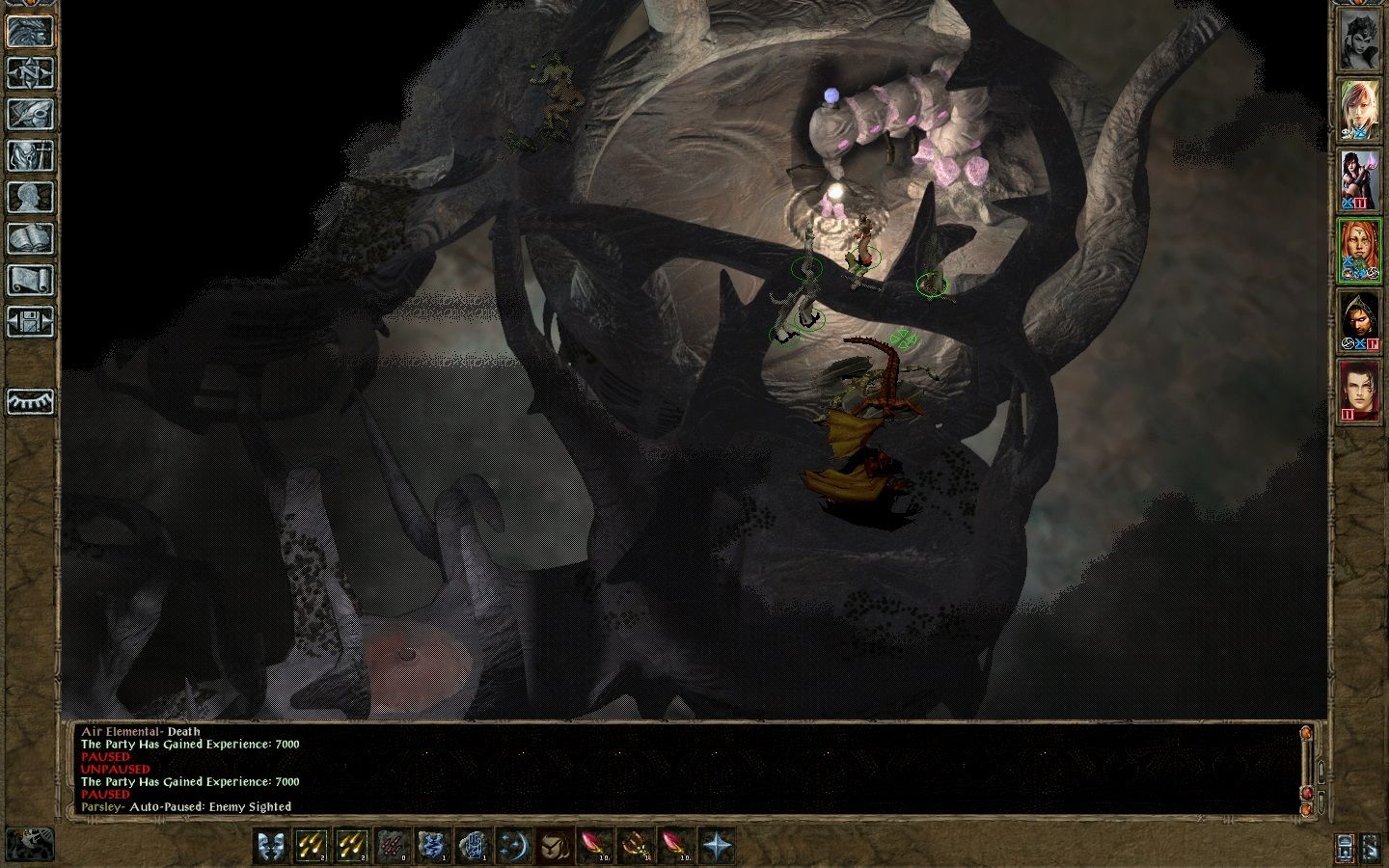Open the options floppy disk button
Image resolution: width=1389 pixels, height=868 pixels.
click(x=30, y=321)
